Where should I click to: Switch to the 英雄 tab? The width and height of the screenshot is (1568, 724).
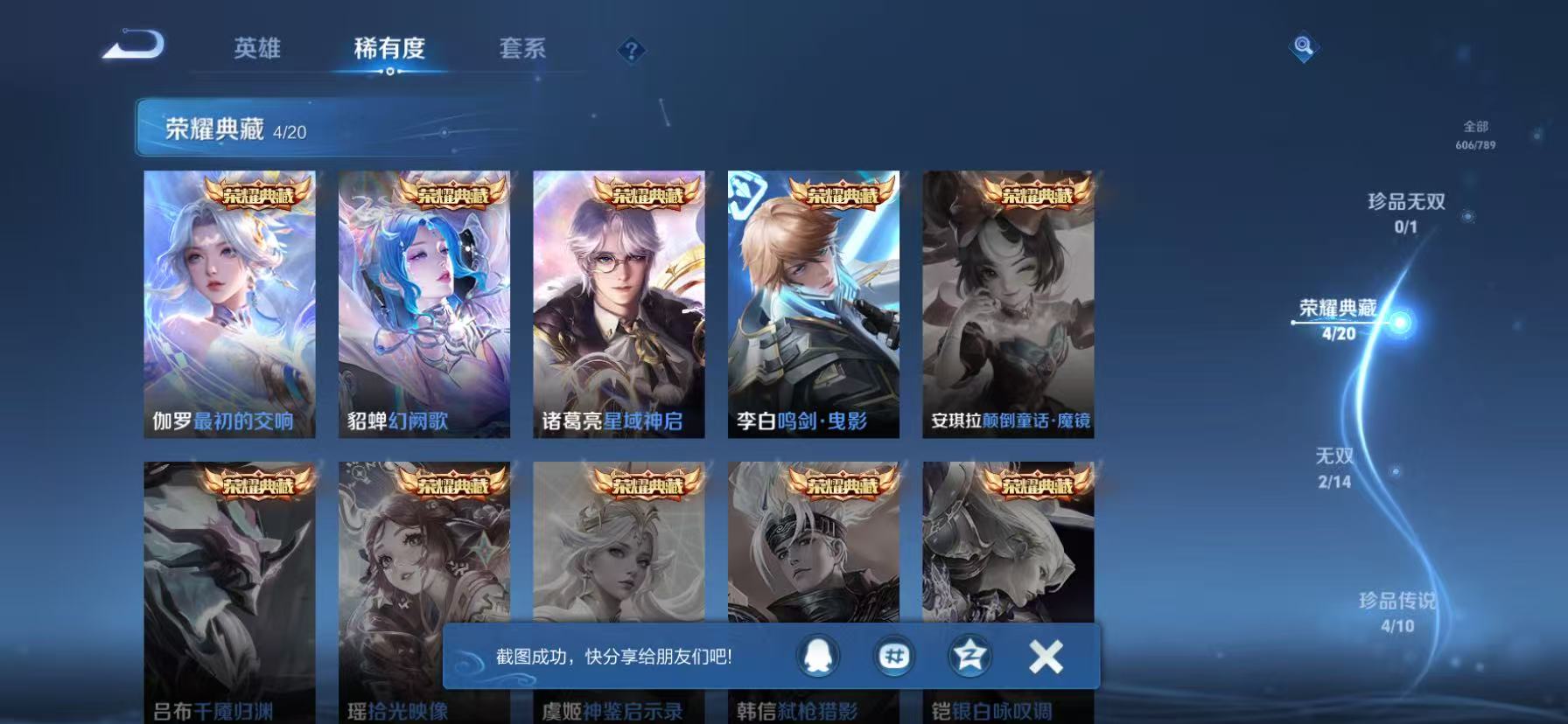[x=256, y=50]
